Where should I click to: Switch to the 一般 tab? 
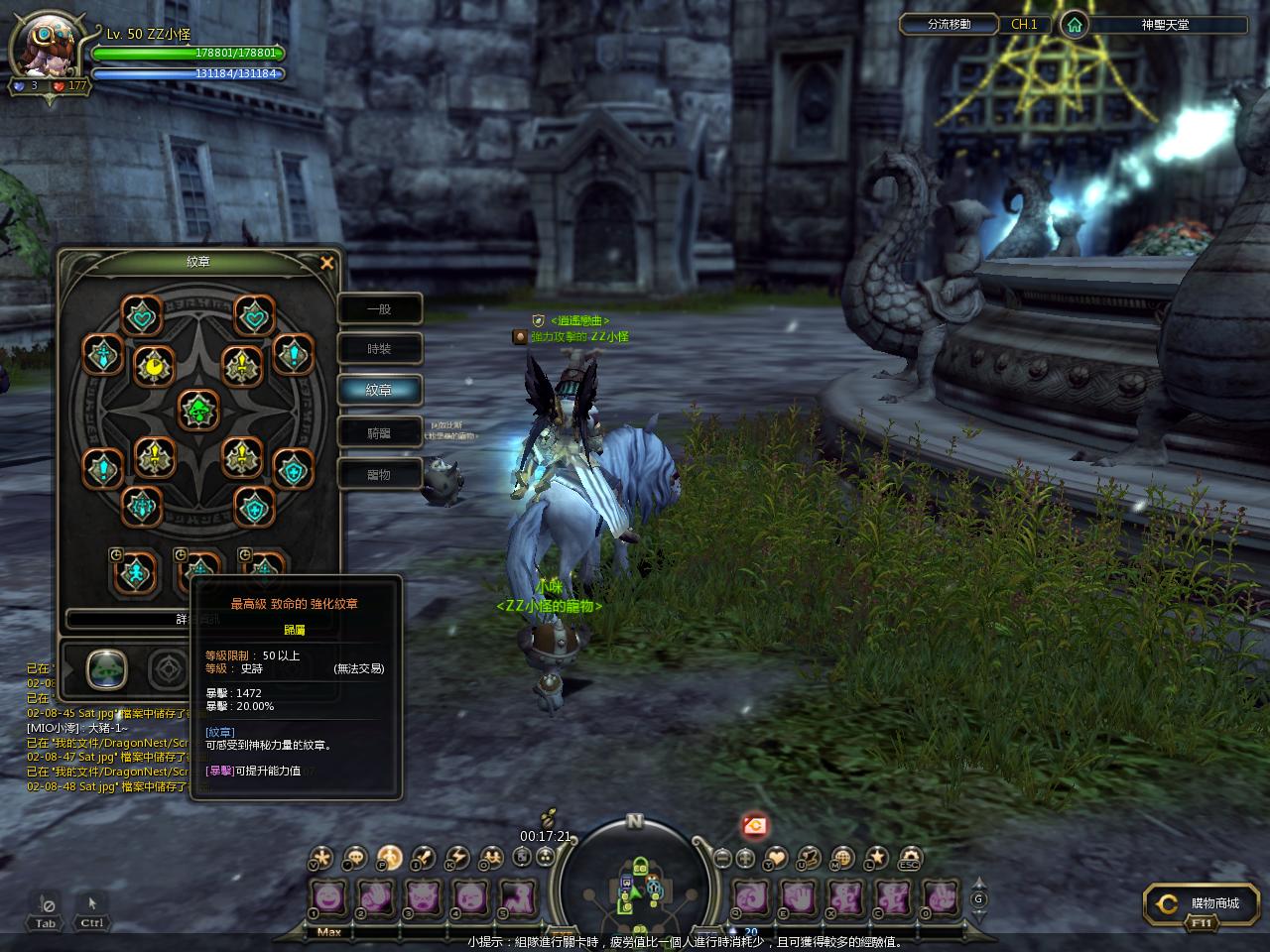coord(379,309)
